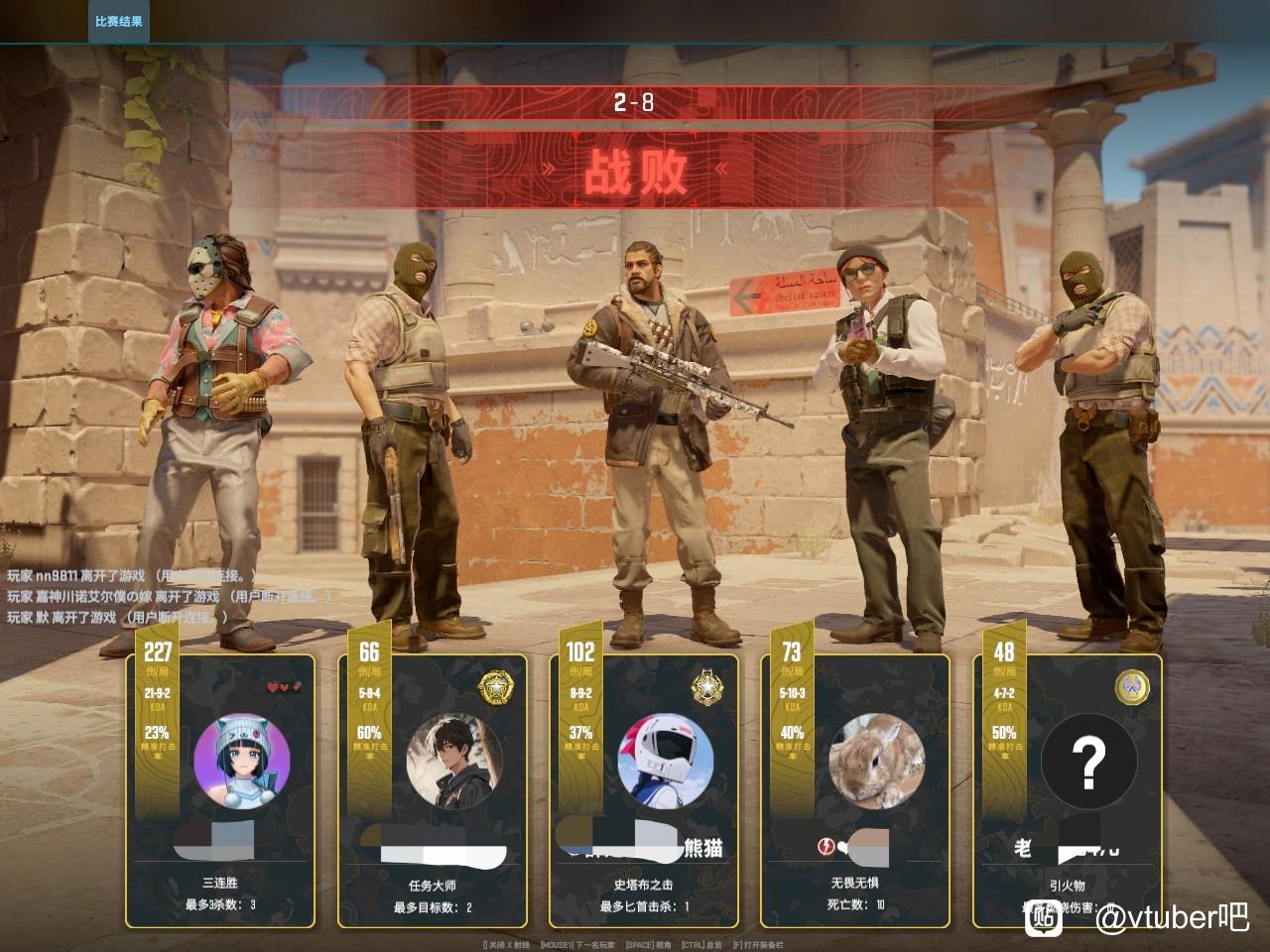Inspect the medal on the 任务大师 card

coord(494,687)
